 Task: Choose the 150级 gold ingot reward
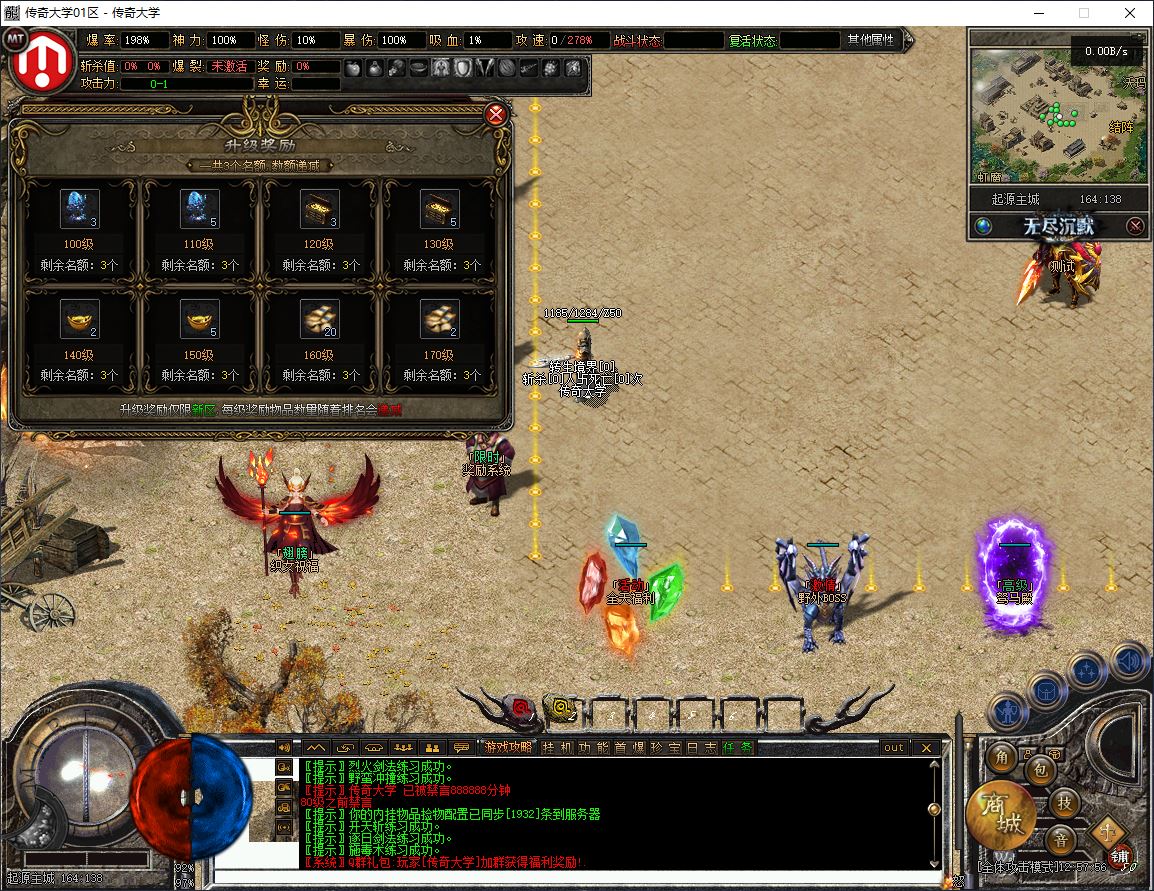[x=200, y=319]
